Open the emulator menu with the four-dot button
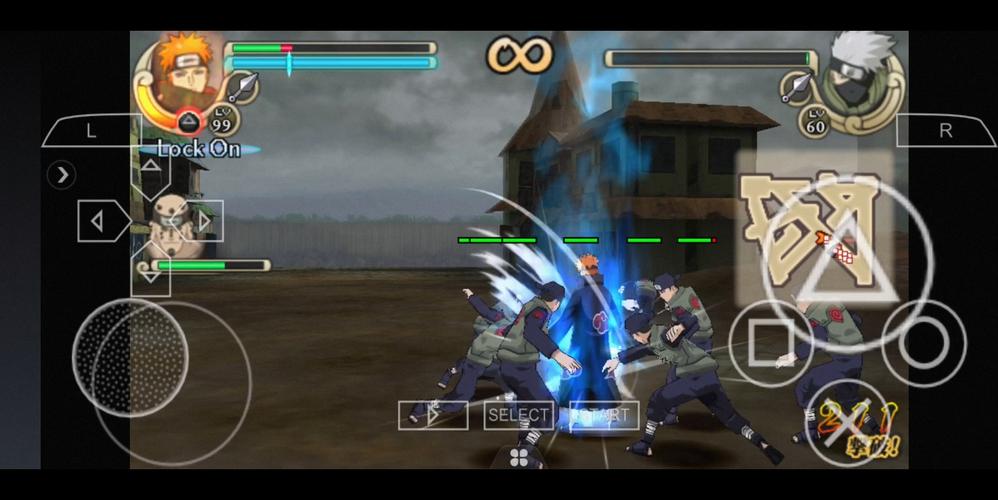Viewport: 998px width, 500px height. coord(521,457)
